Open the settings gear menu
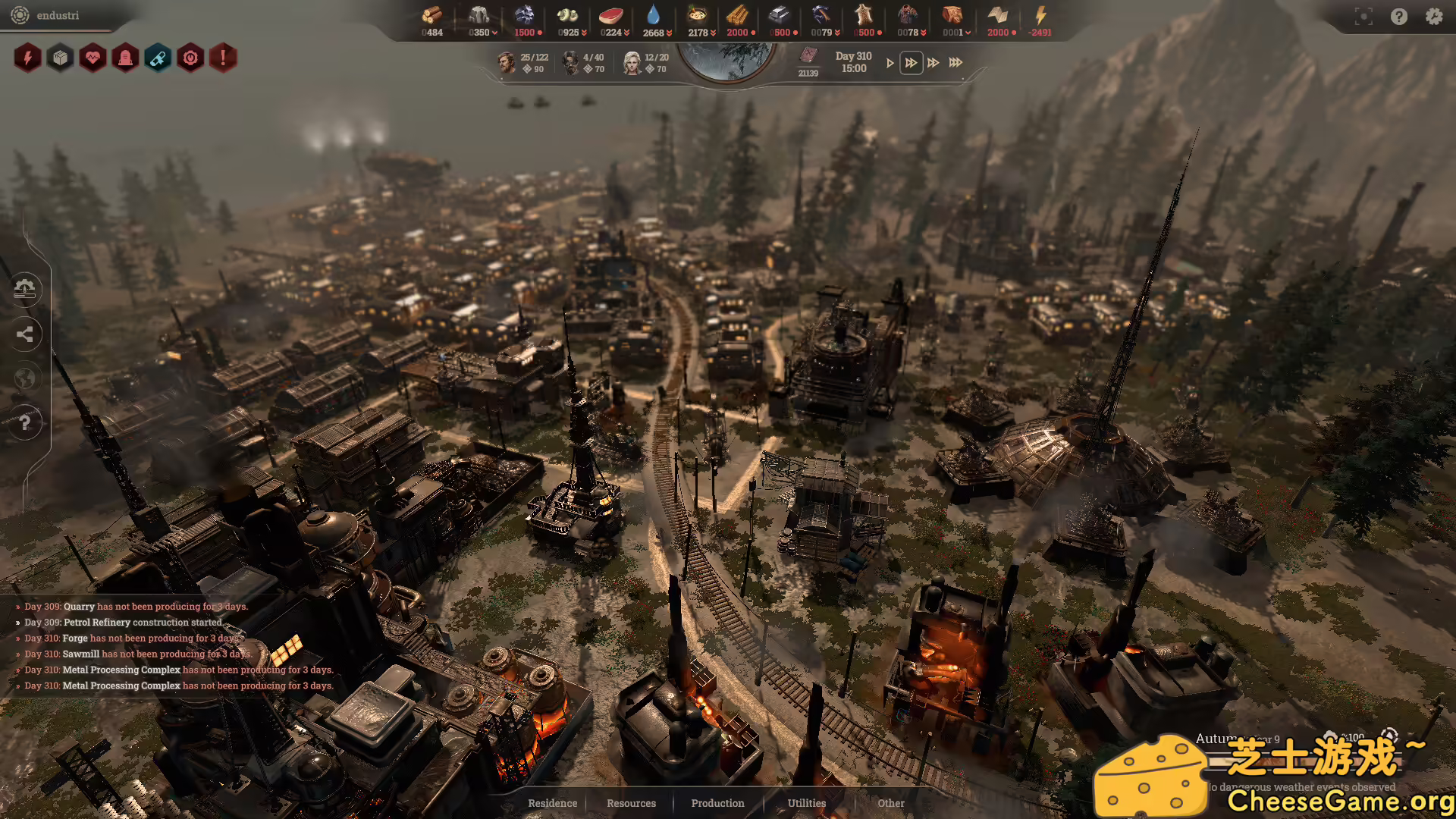The width and height of the screenshot is (1456, 819). tap(1433, 17)
